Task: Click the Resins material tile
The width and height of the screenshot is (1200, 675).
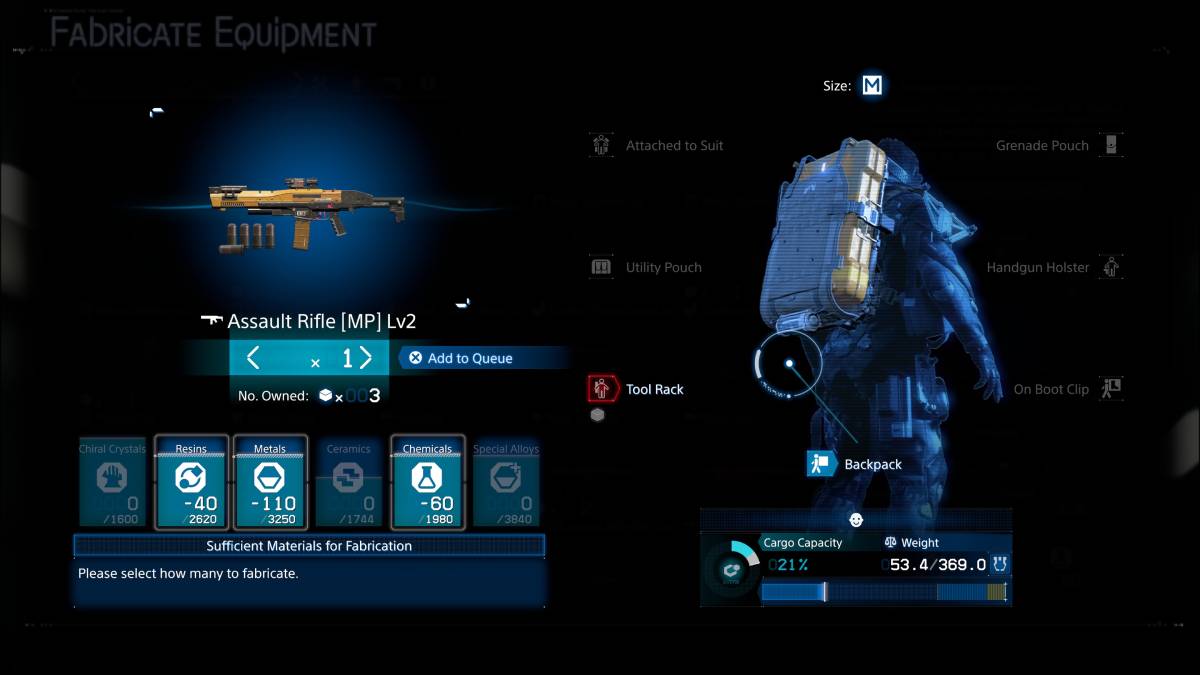Action: tap(190, 483)
